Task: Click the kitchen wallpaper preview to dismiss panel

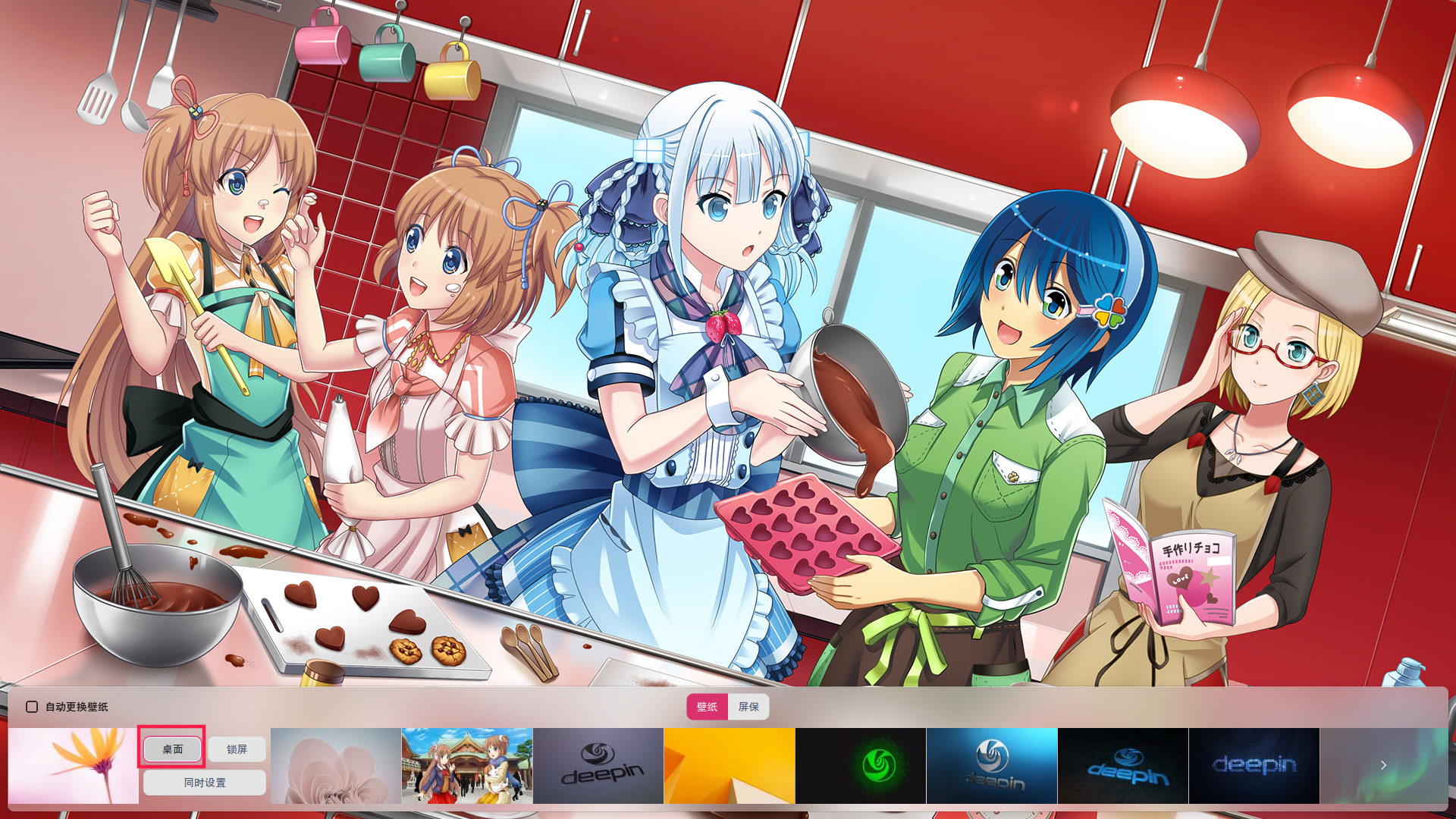Action: click(x=728, y=341)
